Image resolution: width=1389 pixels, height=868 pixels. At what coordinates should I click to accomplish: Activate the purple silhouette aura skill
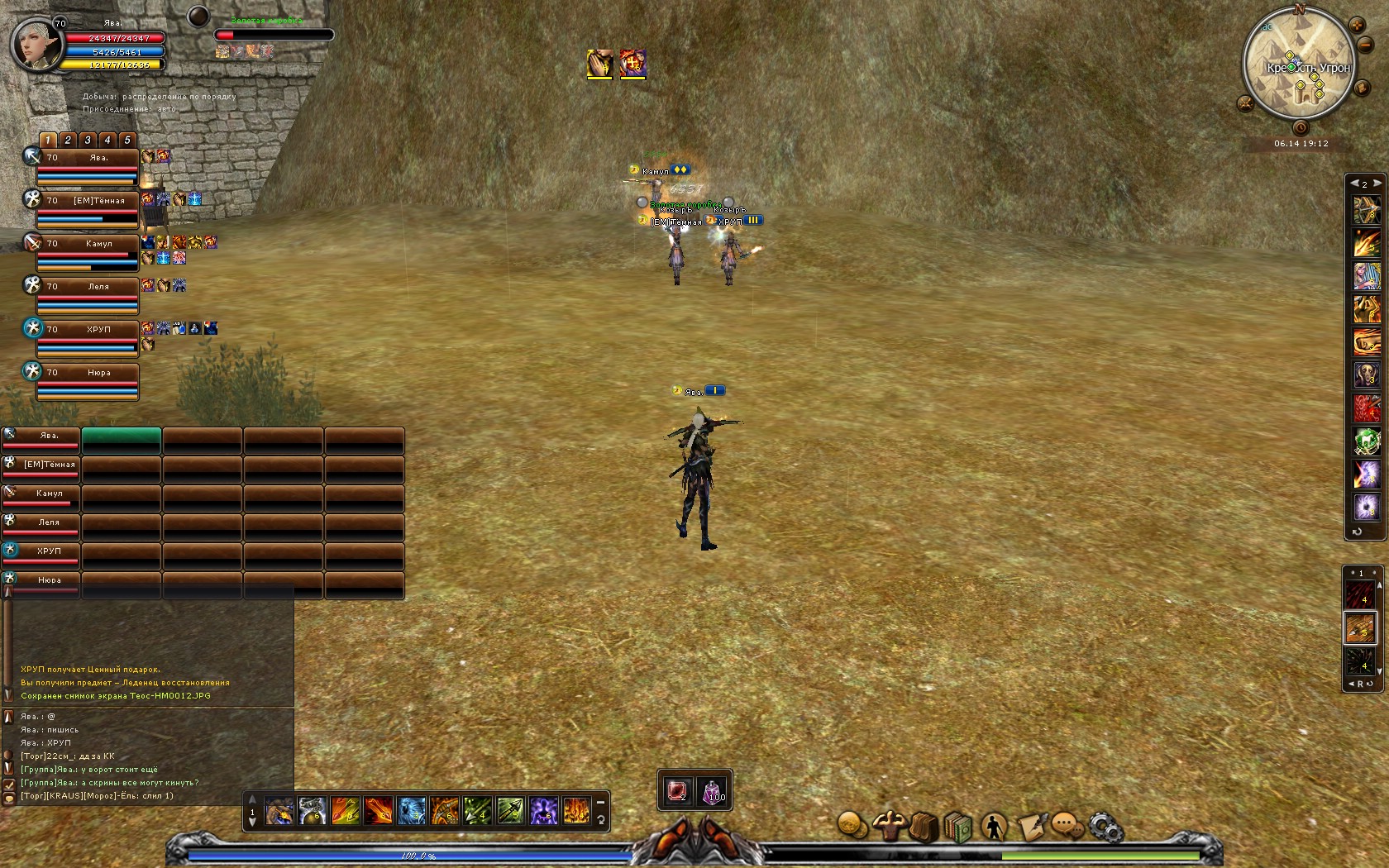[543, 811]
